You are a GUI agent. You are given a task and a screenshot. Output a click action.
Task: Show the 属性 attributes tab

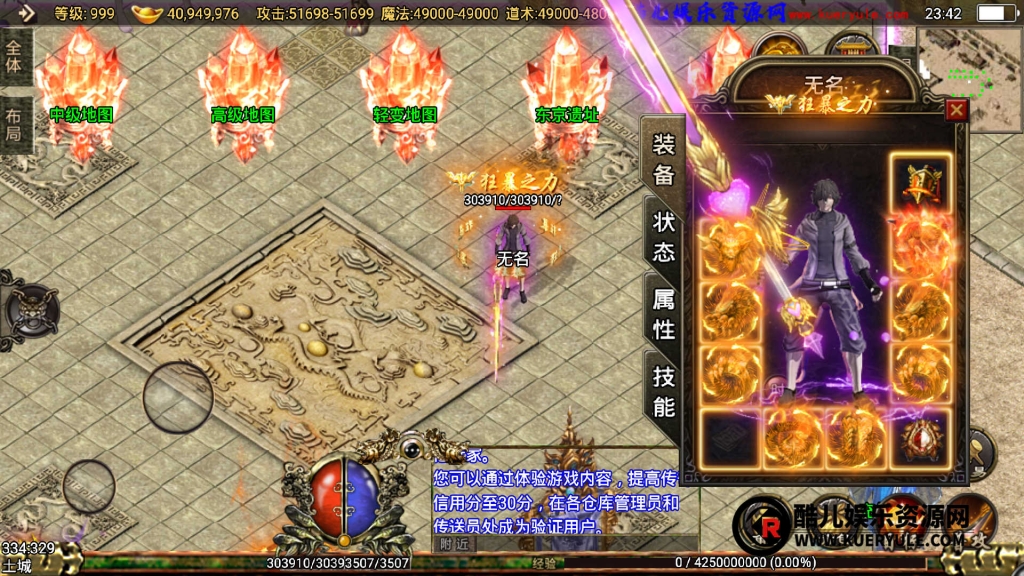[664, 314]
